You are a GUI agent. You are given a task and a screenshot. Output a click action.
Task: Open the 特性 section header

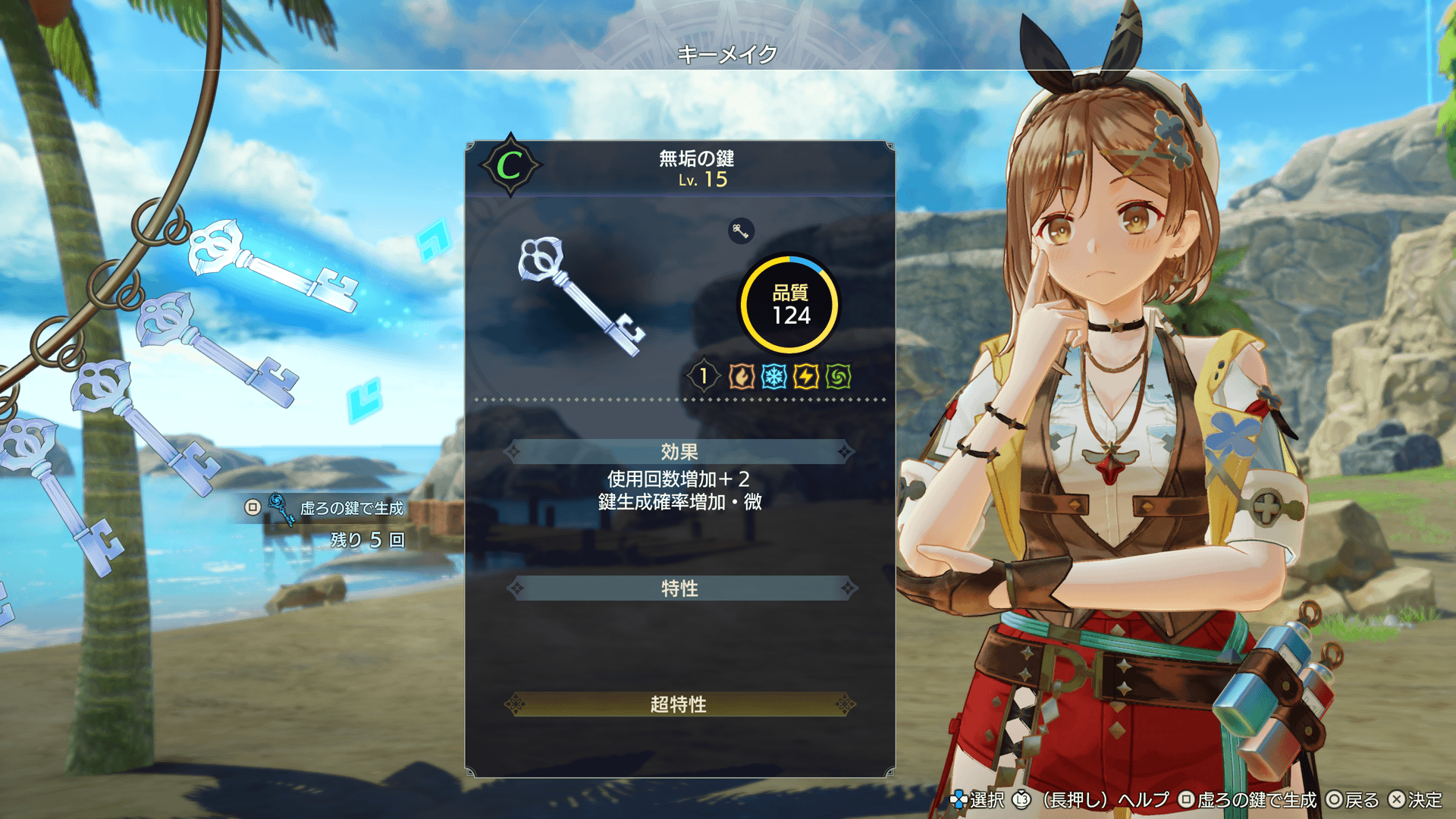coord(679,588)
